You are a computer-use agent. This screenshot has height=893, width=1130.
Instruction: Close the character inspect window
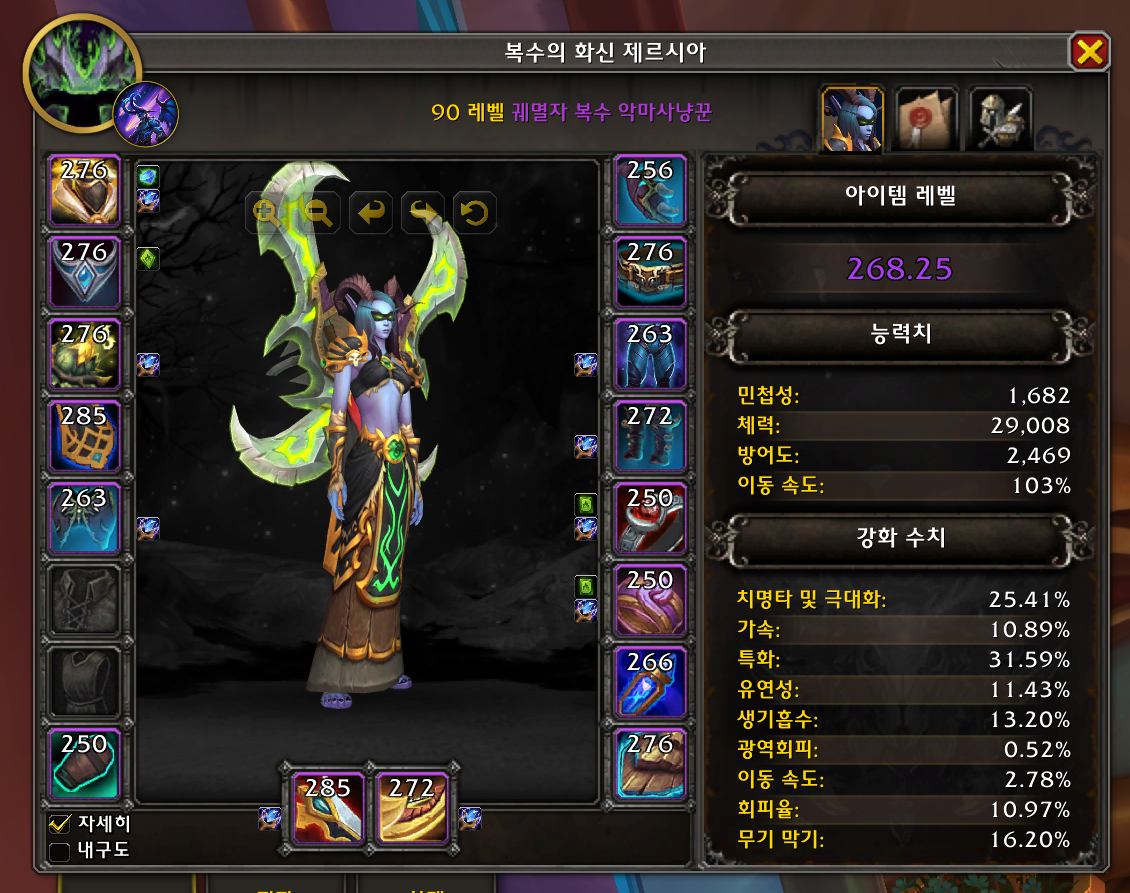tap(1089, 52)
